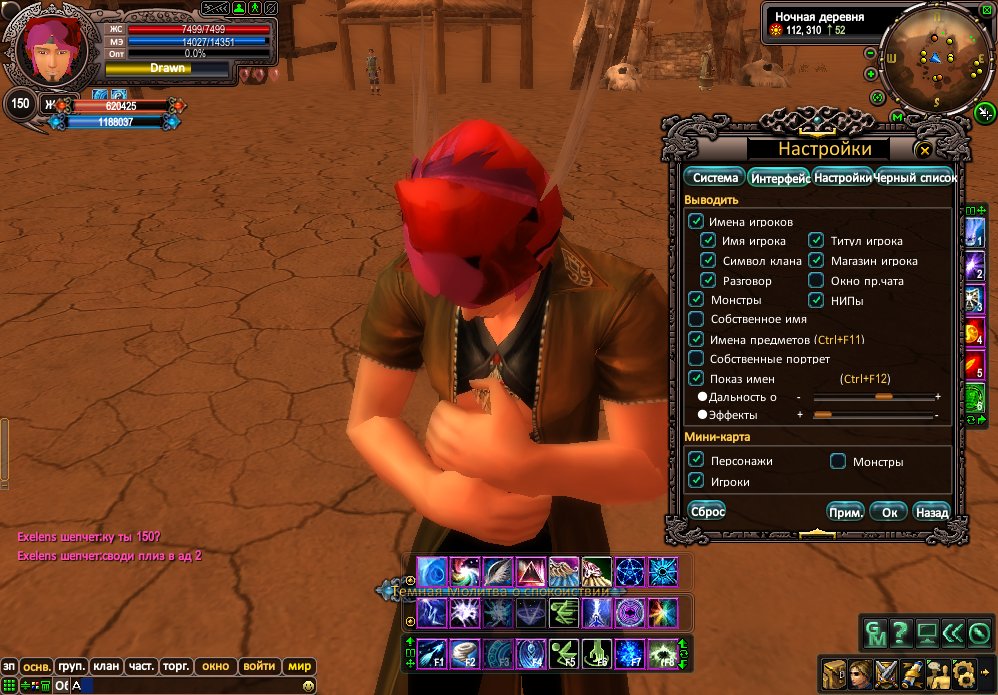Toggle the Символ клана checkbox
998x695 pixels.
[708, 261]
